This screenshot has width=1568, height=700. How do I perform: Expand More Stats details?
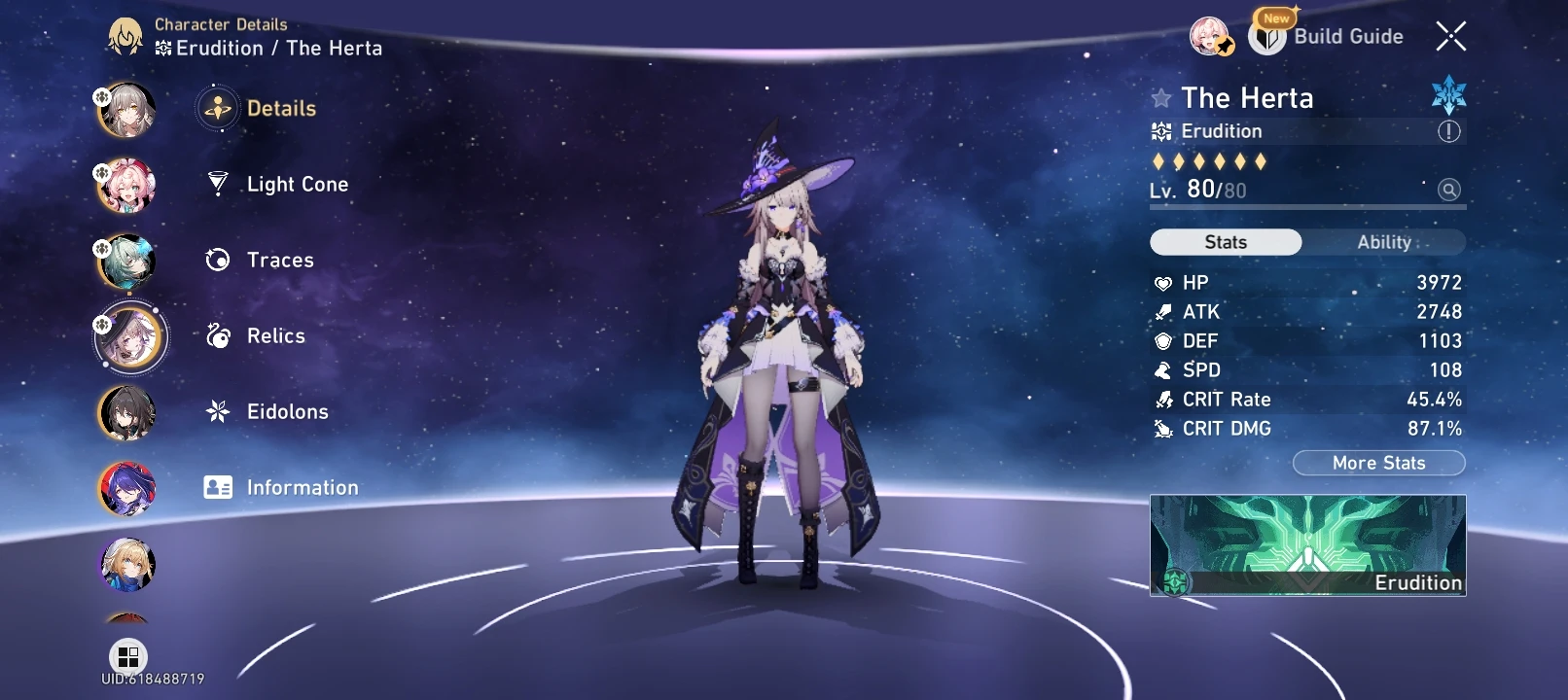point(1378,463)
